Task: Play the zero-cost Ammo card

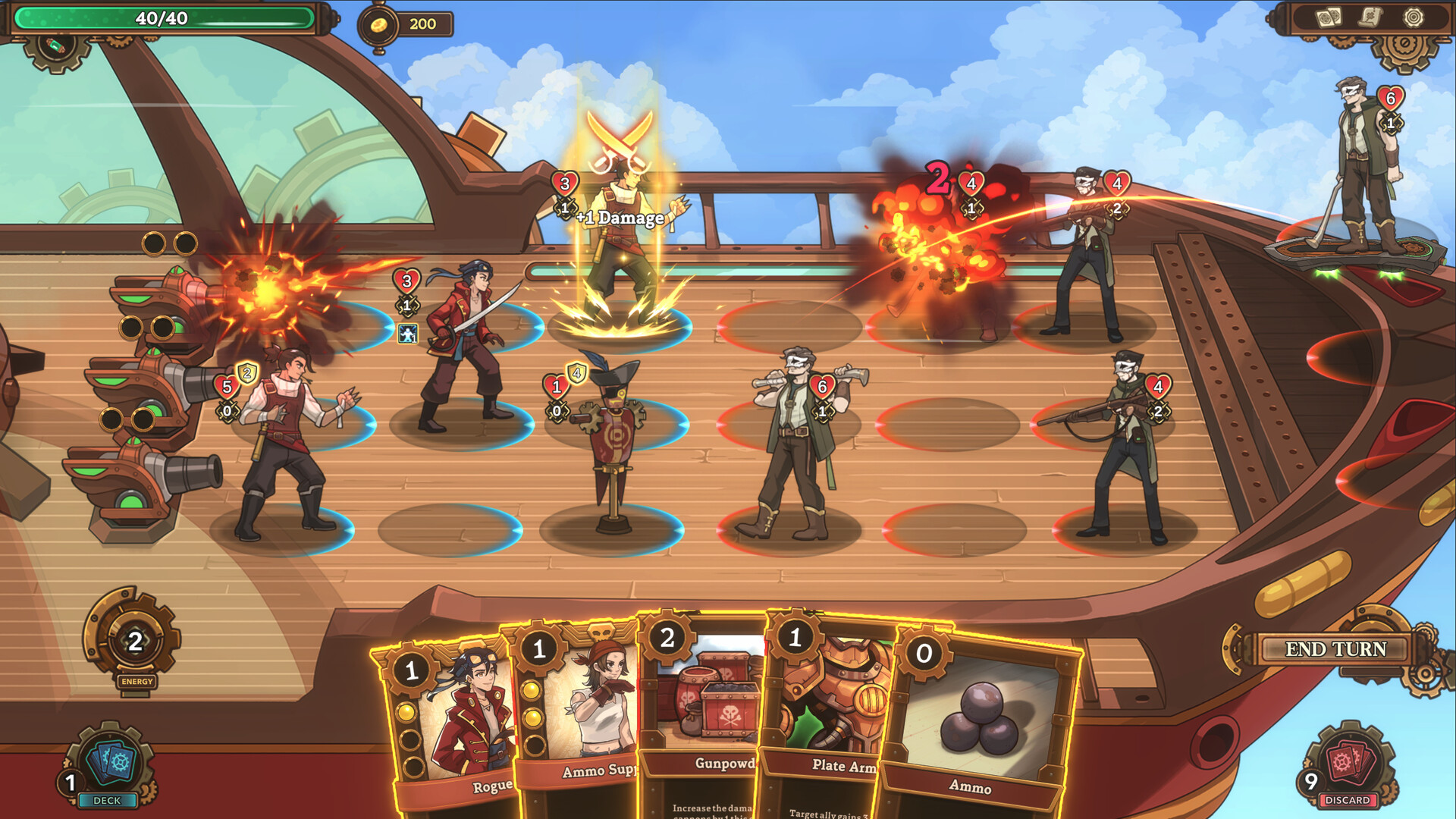Action: 978,728
